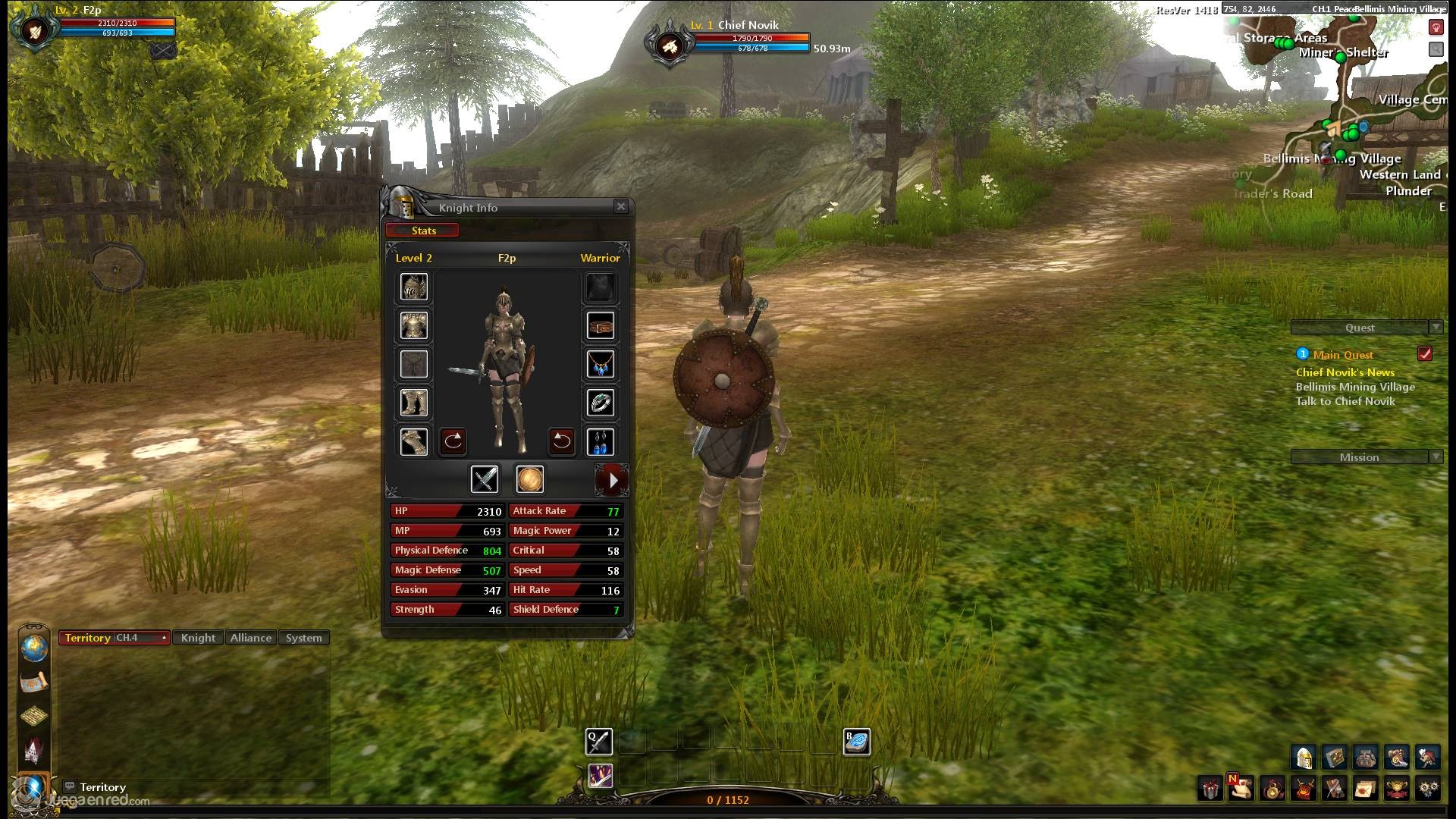Open the Alliance chat tab
1456x819 pixels.
pyautogui.click(x=251, y=638)
